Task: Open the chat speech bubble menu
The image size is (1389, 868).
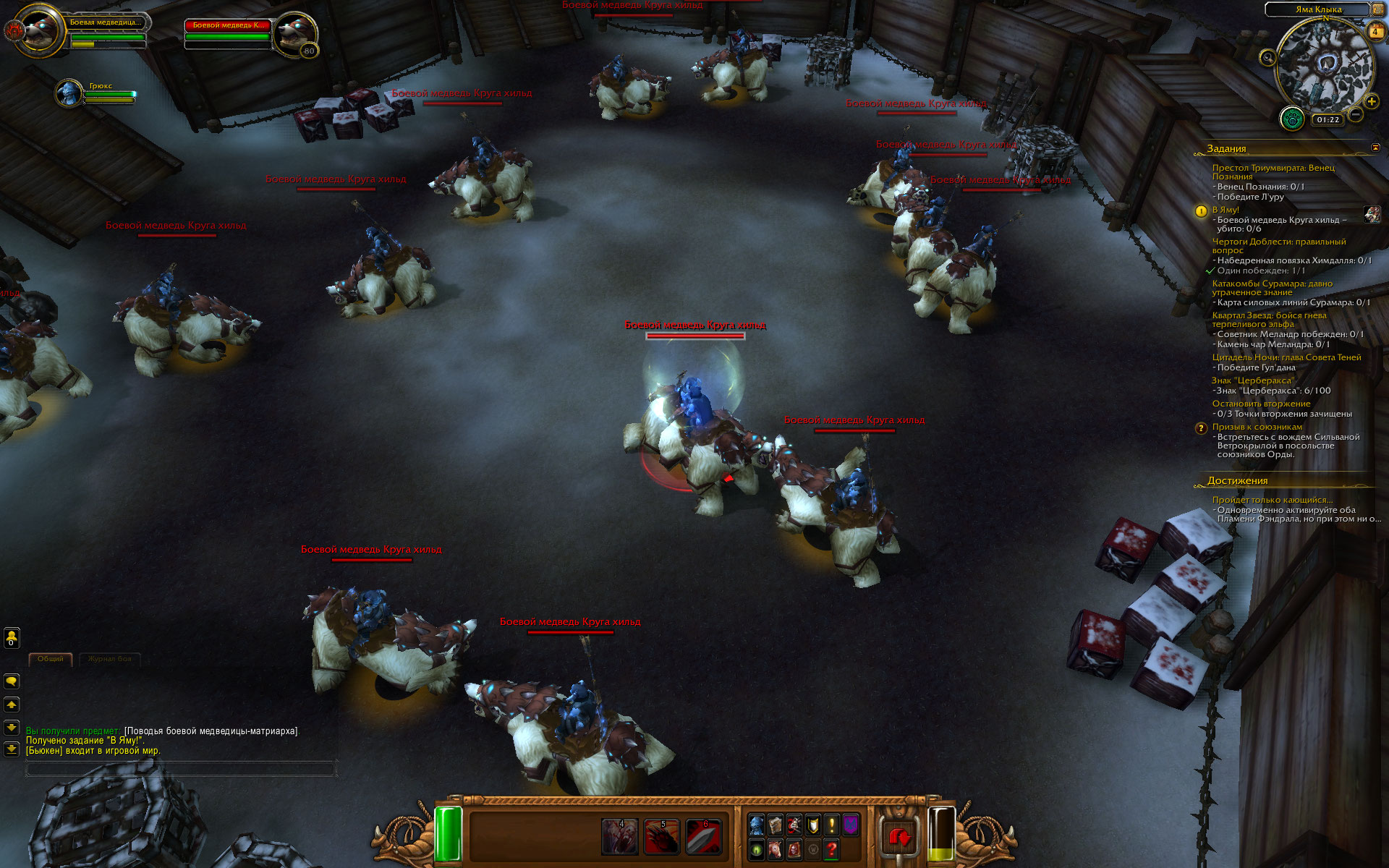Action: click(x=12, y=681)
